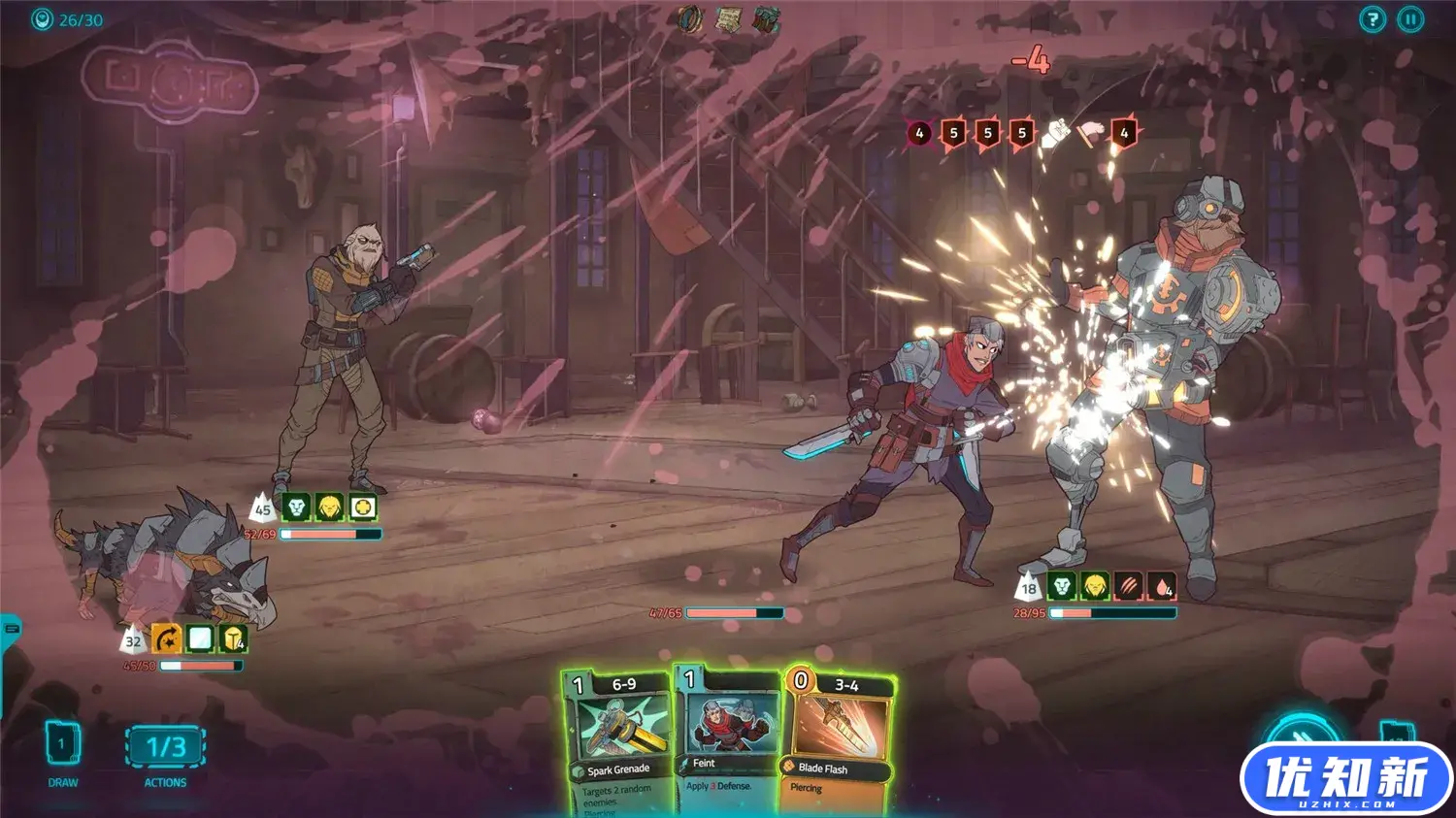Choose the Blade Flash card

point(837,742)
